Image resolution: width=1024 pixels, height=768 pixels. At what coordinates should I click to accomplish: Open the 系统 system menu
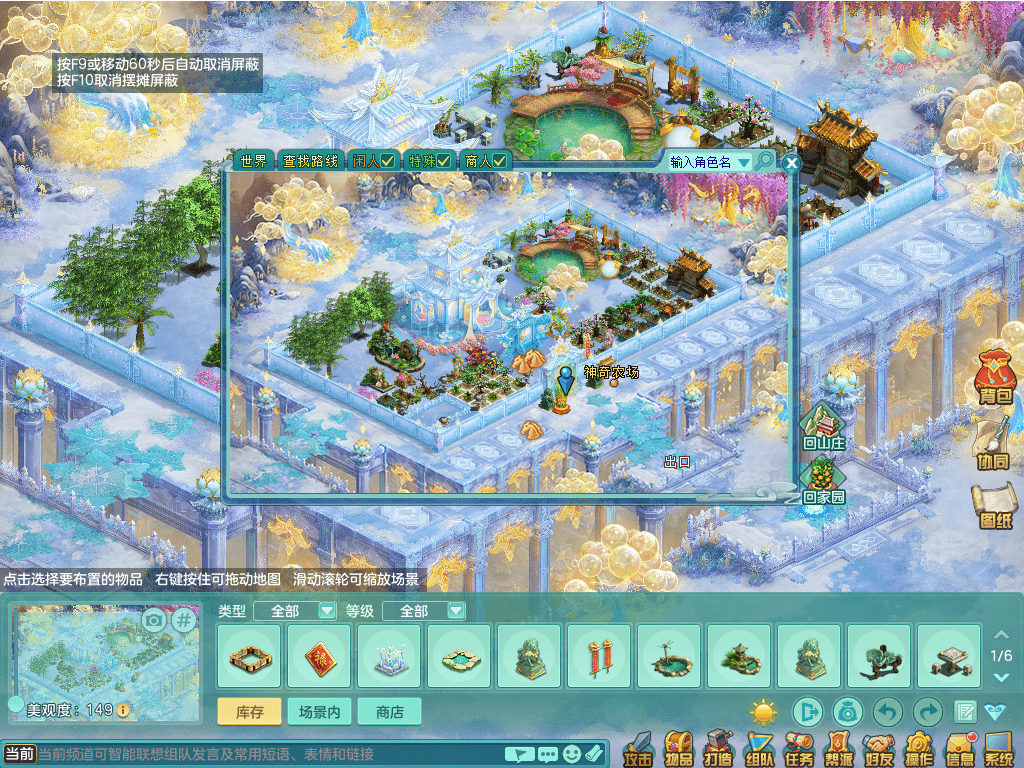click(999, 748)
